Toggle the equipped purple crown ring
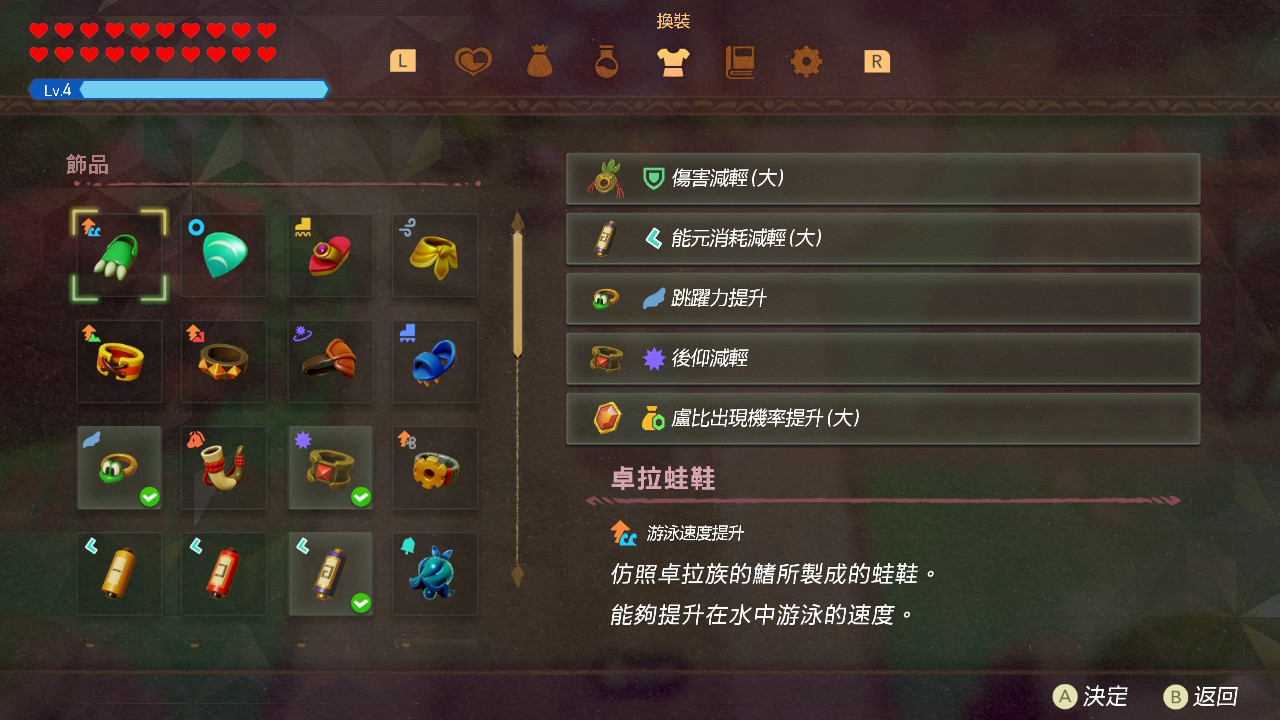Screen dimensions: 1280x720 pyautogui.click(x=330, y=469)
